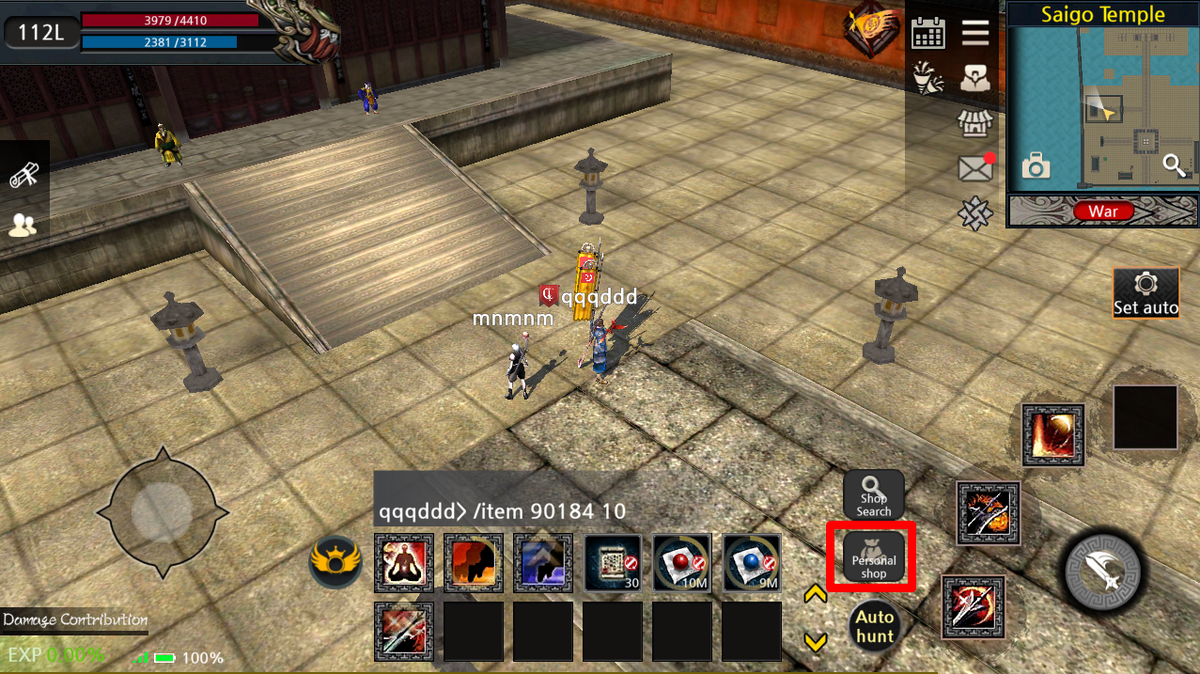Click the party popper celebration icon
1200x674 pixels.
tap(928, 79)
